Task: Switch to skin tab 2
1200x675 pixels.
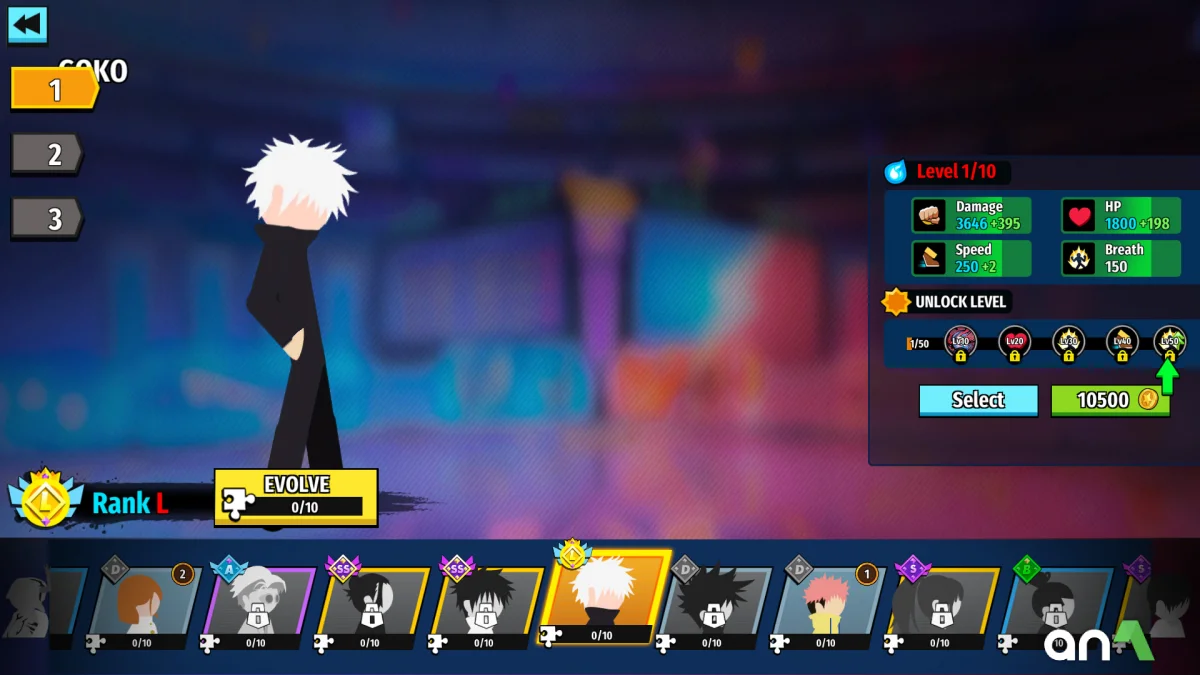Action: (x=48, y=154)
